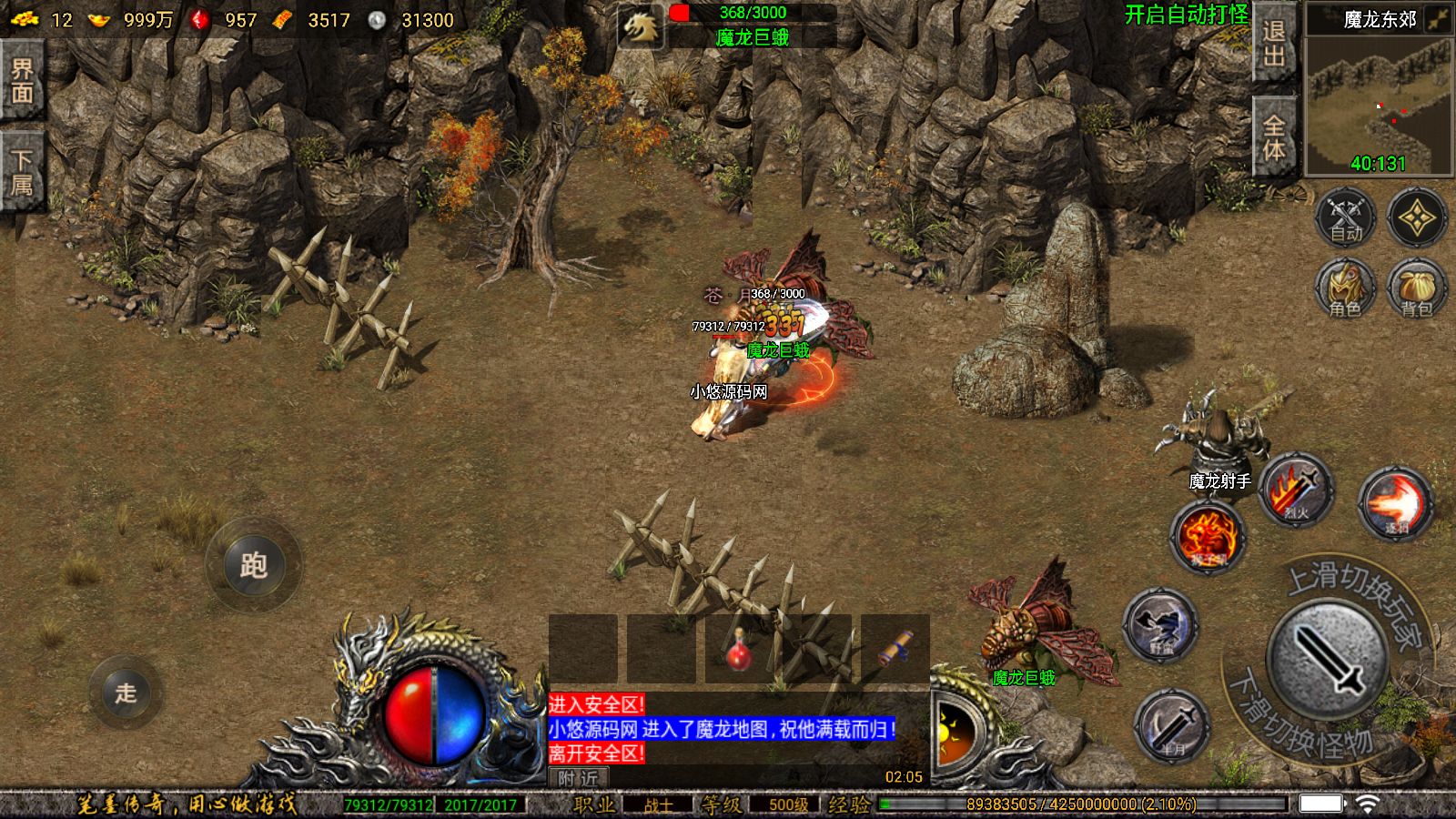Use the scroll item in the hotbar
Screen dimensions: 1456x819
coord(895,649)
